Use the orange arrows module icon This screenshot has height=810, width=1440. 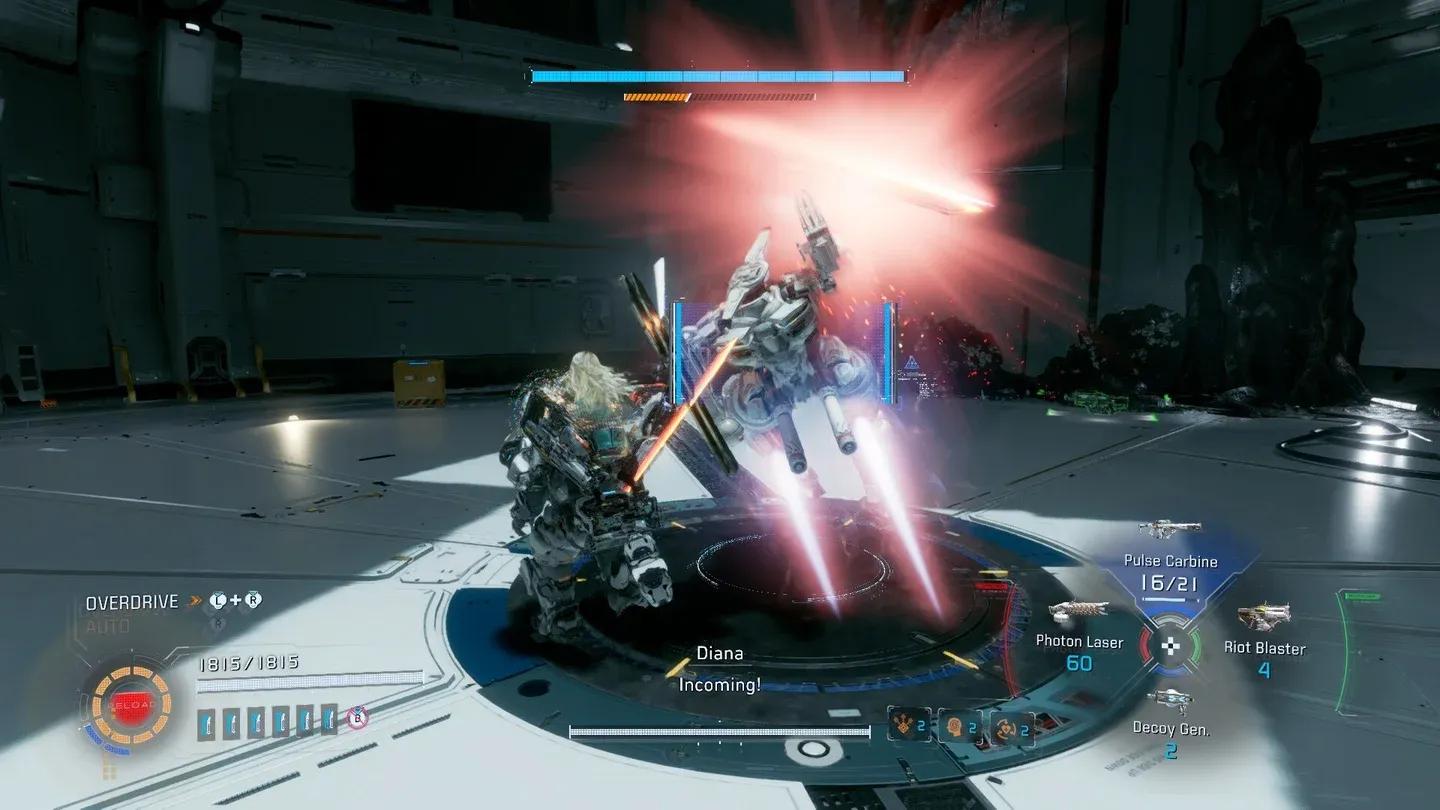pos(909,724)
